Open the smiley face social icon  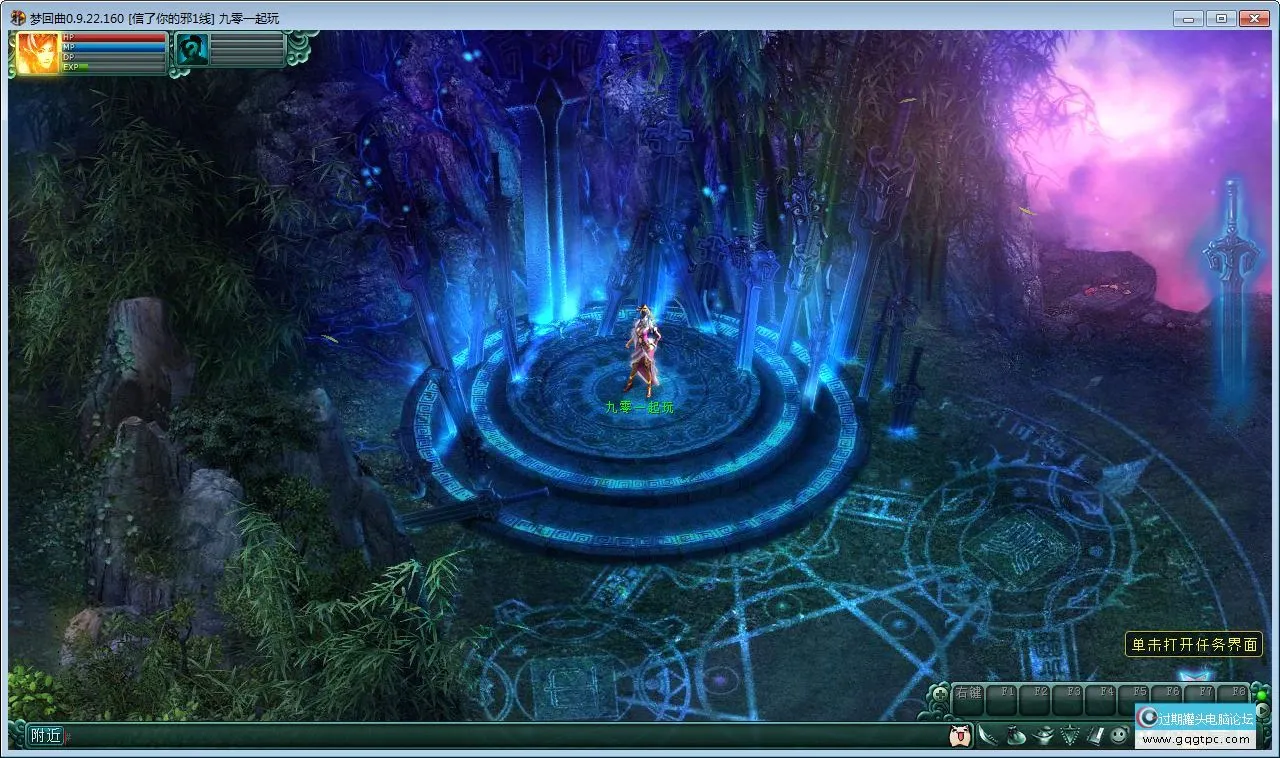1119,736
